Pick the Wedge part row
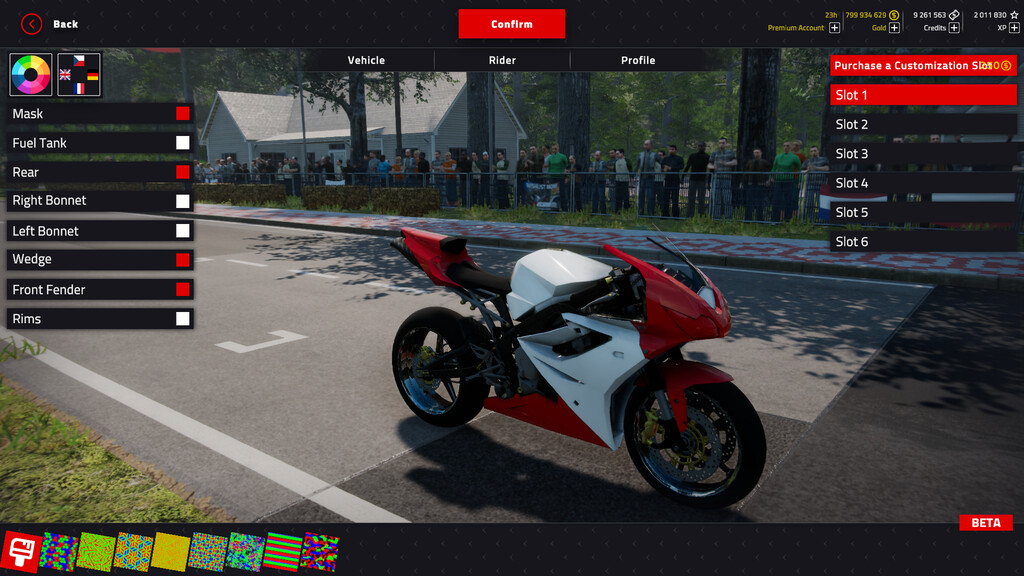This screenshot has height=576, width=1024. click(90, 260)
